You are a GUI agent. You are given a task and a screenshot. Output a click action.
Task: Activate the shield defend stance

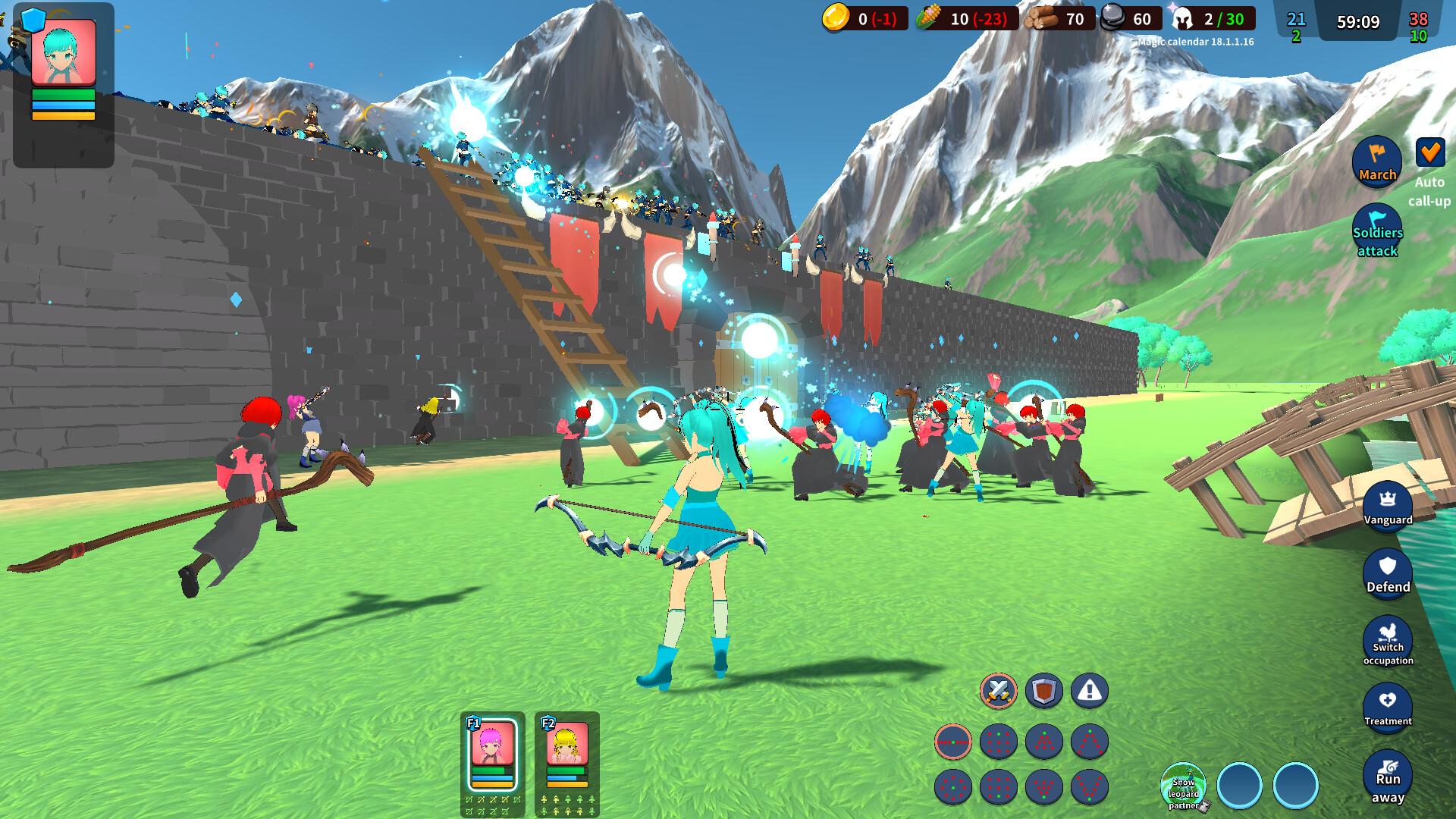[x=1043, y=692]
